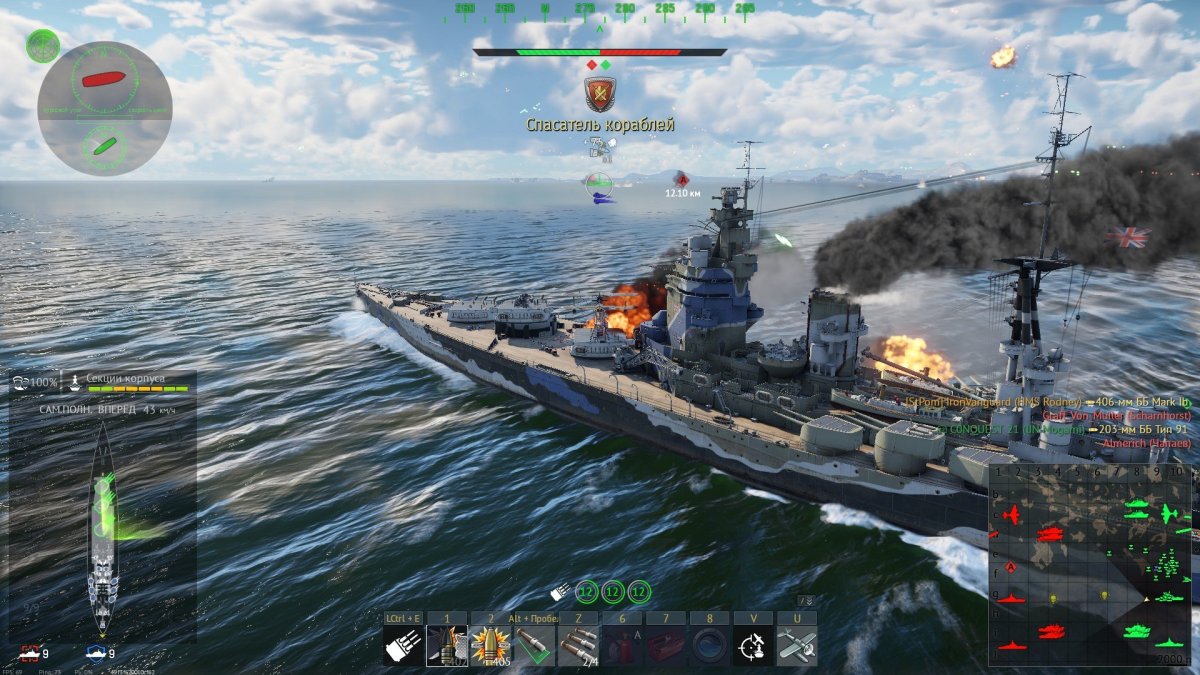Choose the armor-piercing shell in slot 1

447,646
